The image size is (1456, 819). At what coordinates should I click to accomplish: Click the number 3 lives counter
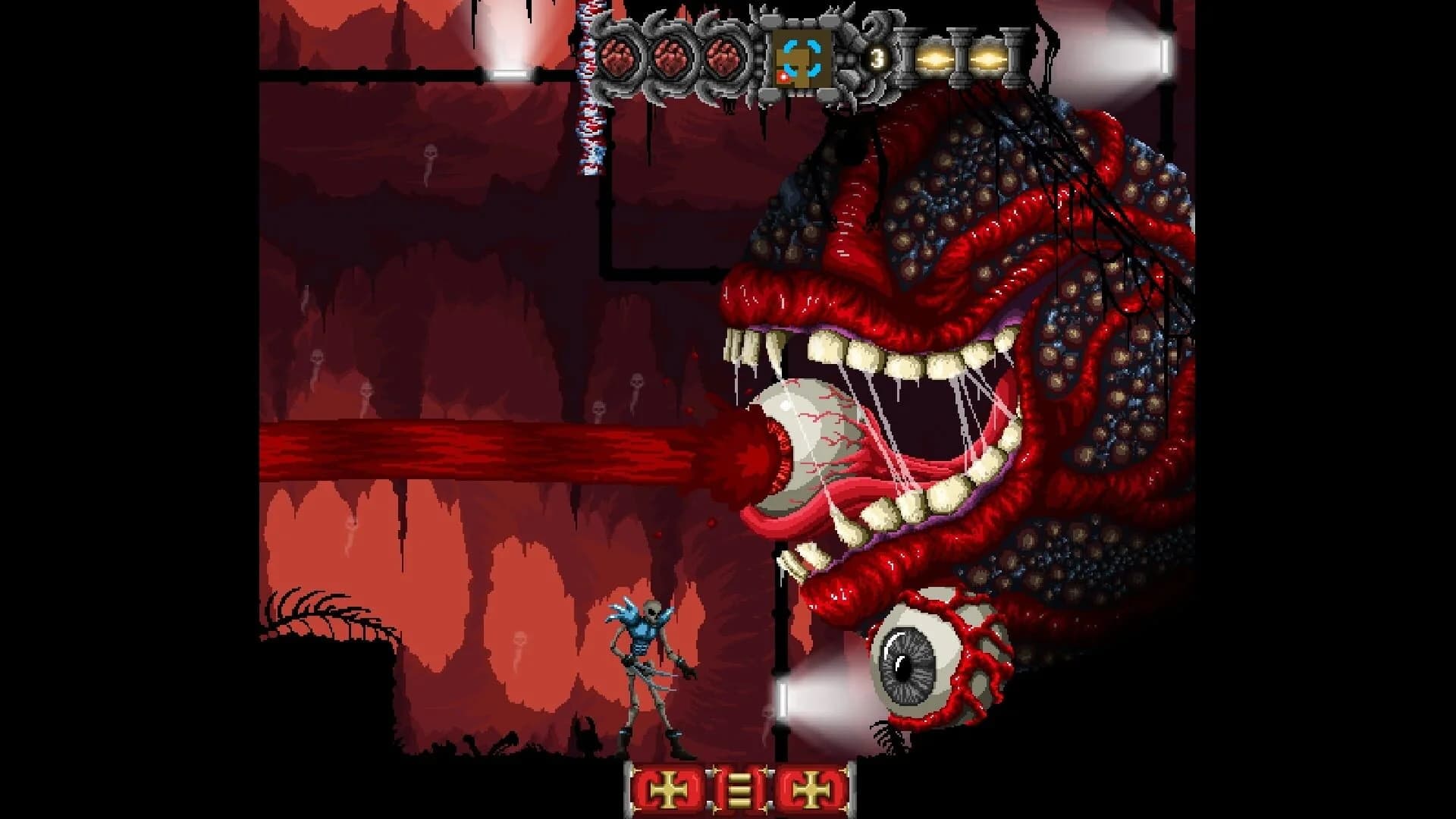(x=879, y=58)
